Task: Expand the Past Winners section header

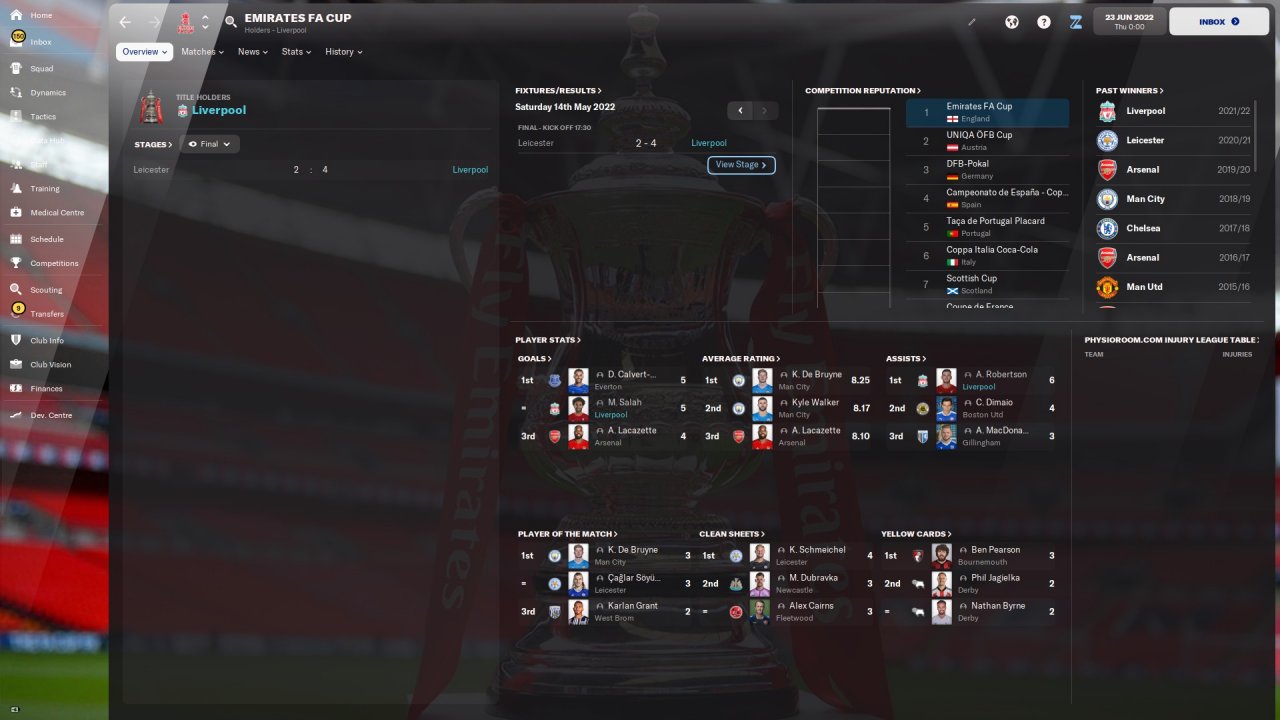Action: 1129,91
